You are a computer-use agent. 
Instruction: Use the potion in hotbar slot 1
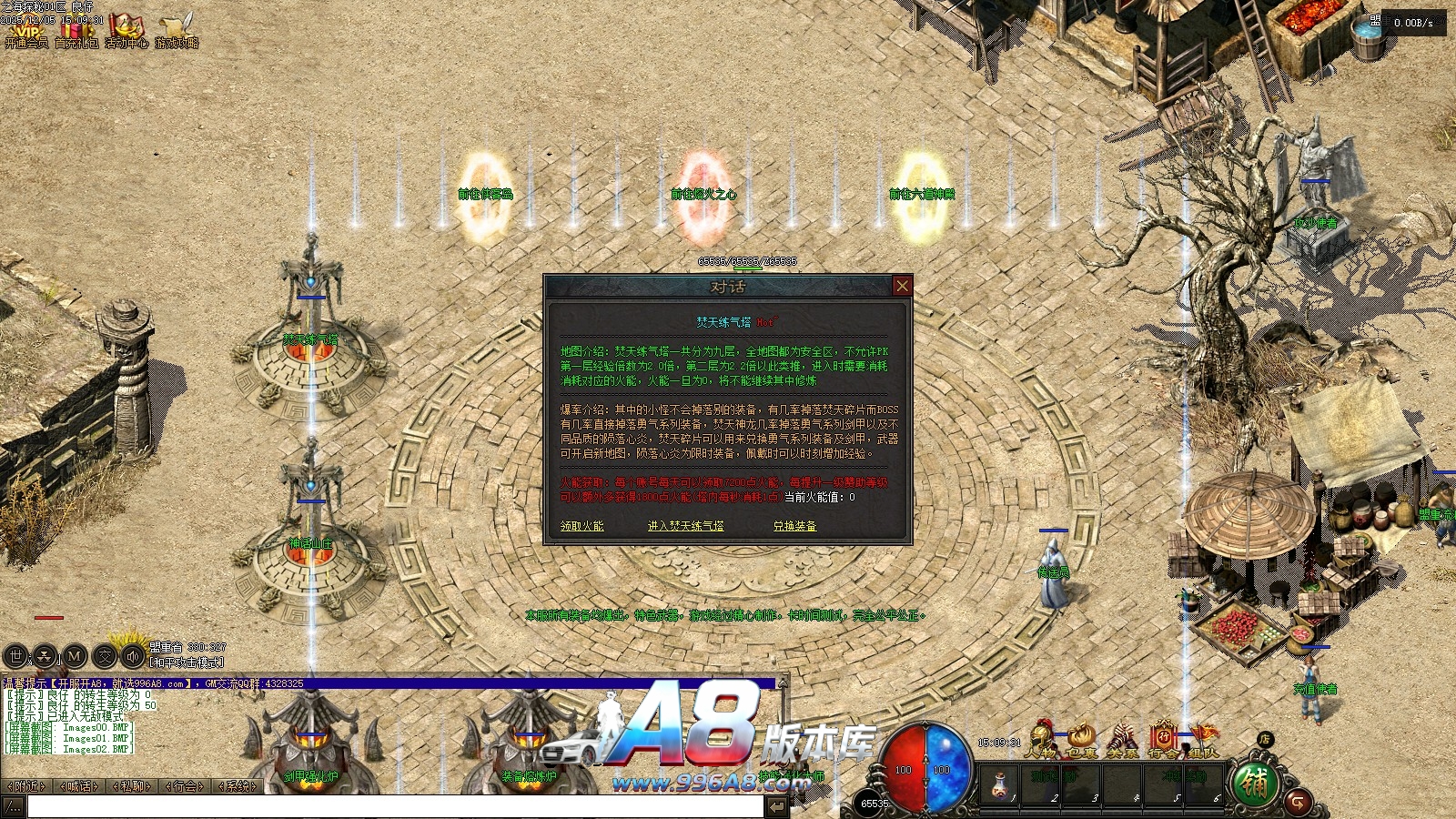(999, 783)
